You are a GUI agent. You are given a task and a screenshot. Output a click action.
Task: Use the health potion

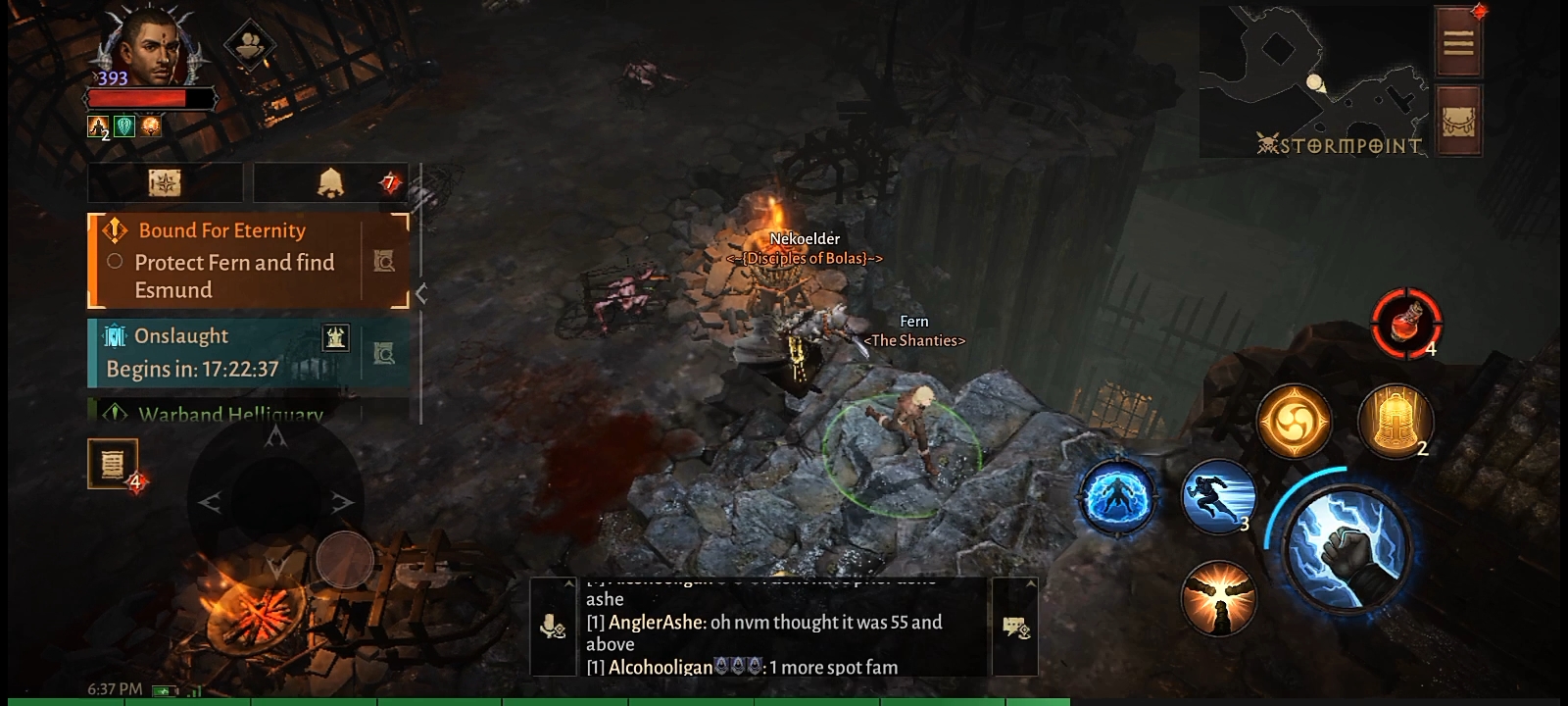(x=1405, y=324)
